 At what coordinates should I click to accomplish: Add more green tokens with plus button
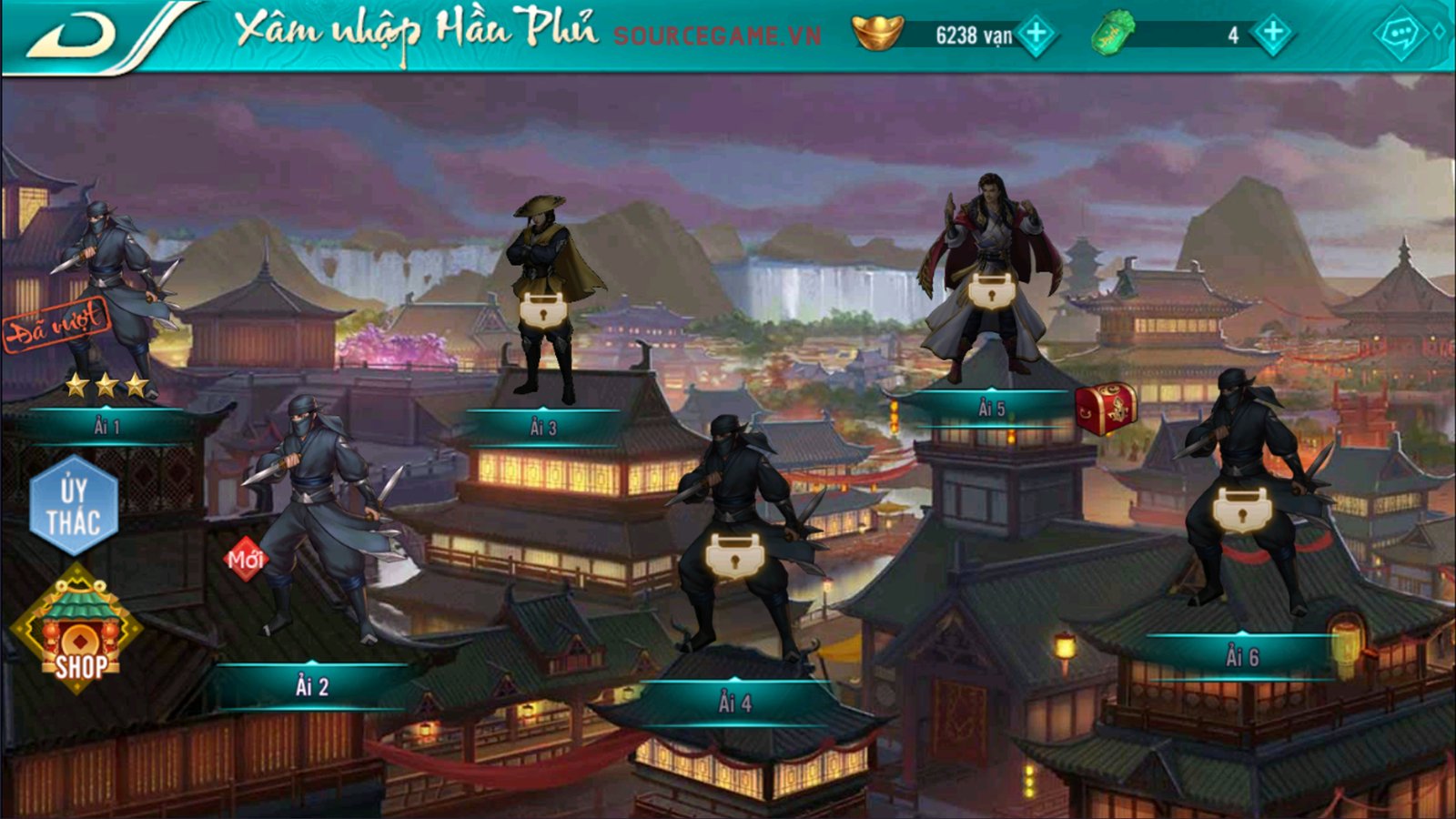point(1272,35)
